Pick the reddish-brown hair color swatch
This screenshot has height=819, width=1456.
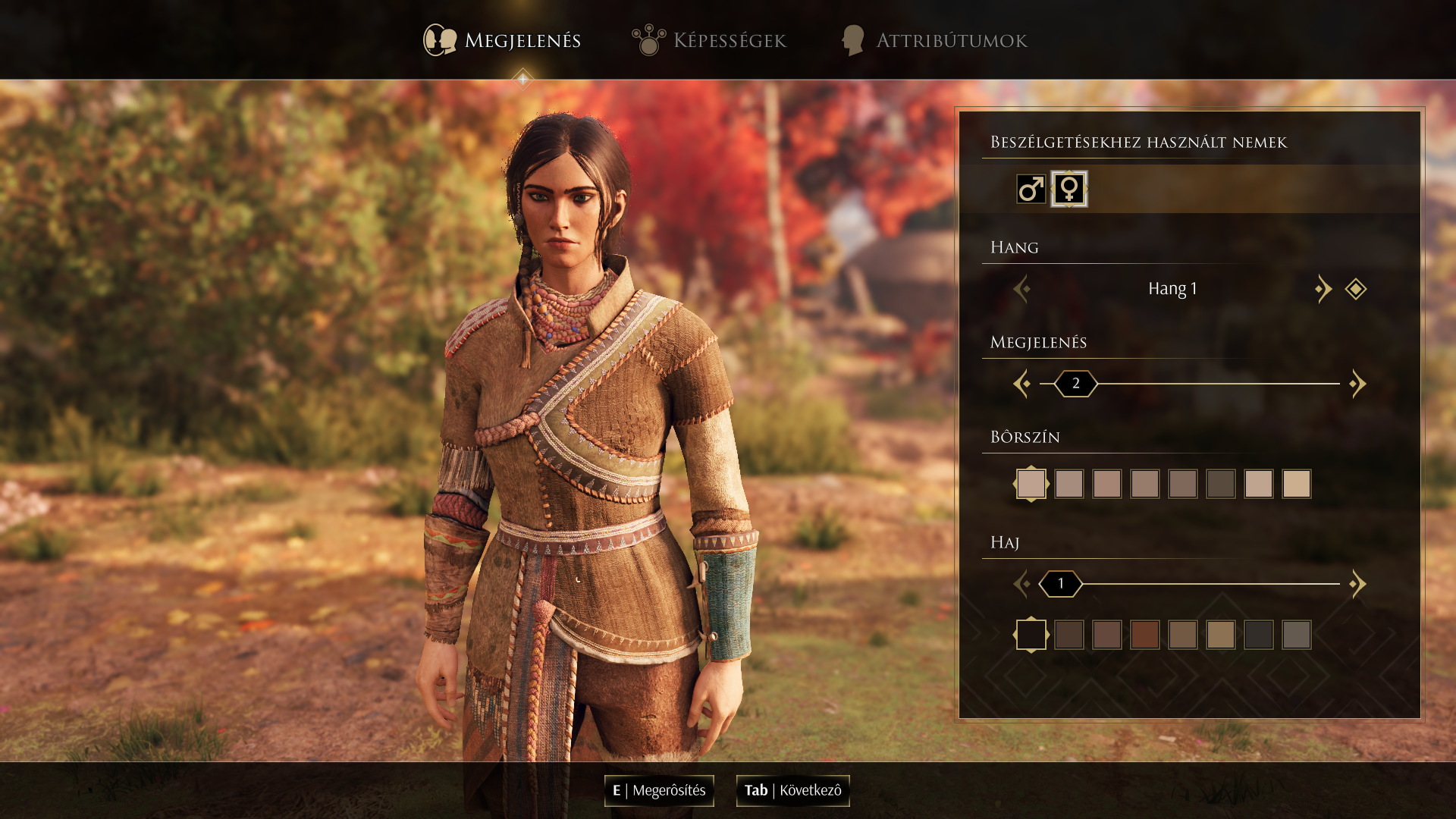pyautogui.click(x=1145, y=635)
